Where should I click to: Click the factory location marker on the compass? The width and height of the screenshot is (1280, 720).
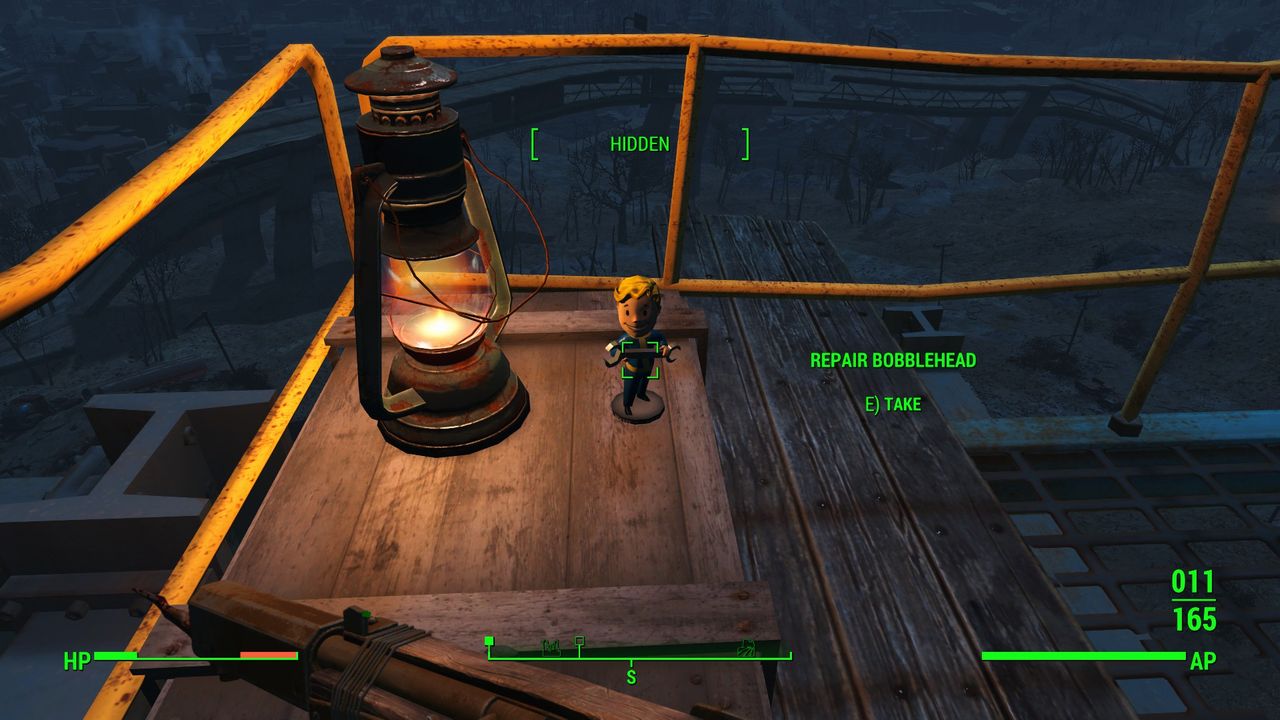550,648
